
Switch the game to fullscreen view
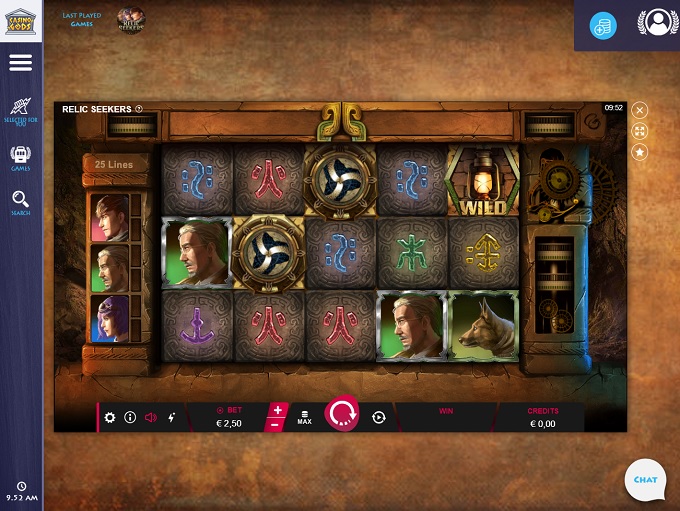pyautogui.click(x=640, y=131)
